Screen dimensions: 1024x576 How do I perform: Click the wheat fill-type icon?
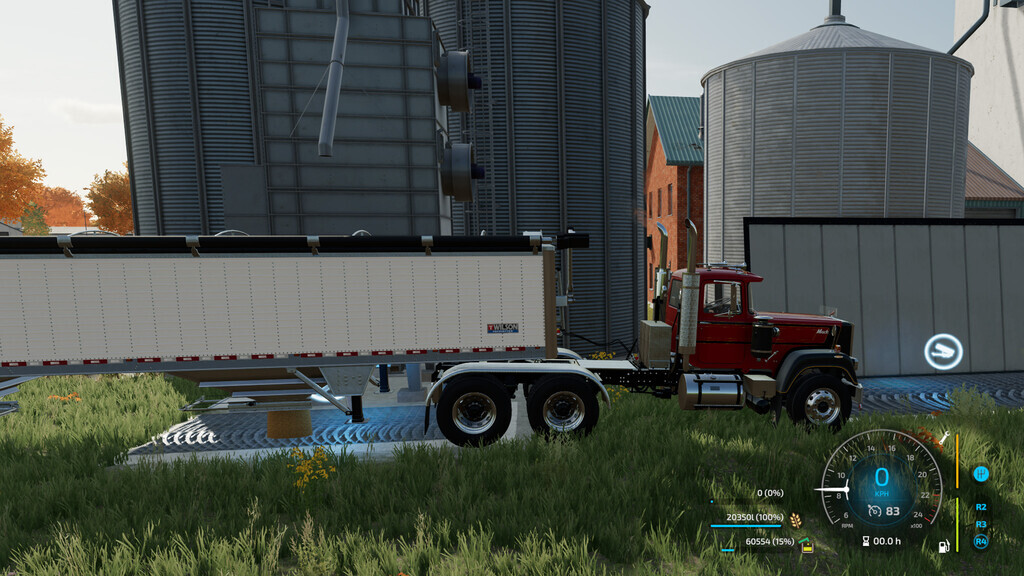pyautogui.click(x=796, y=519)
